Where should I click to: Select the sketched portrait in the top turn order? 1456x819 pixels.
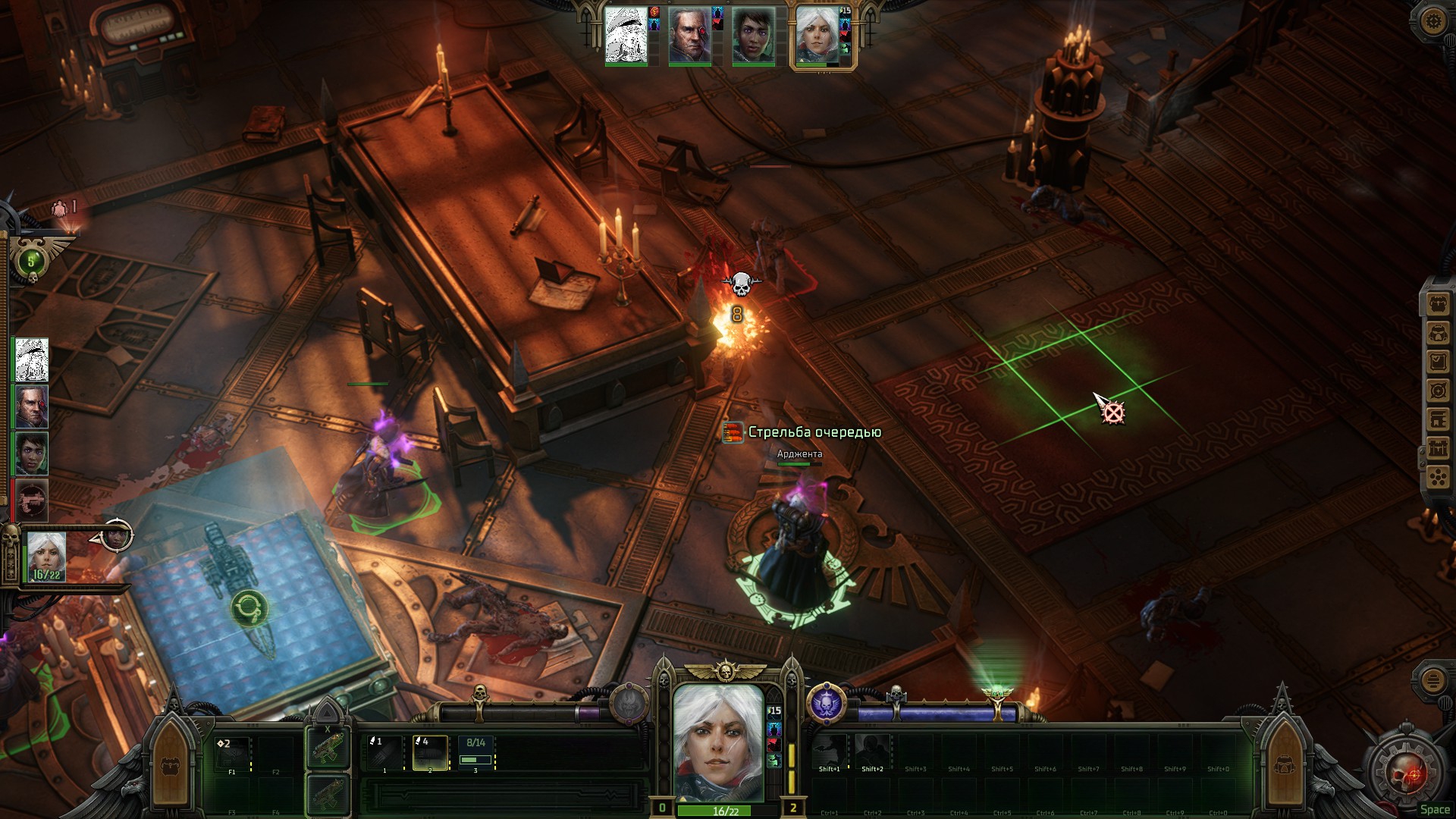click(626, 36)
